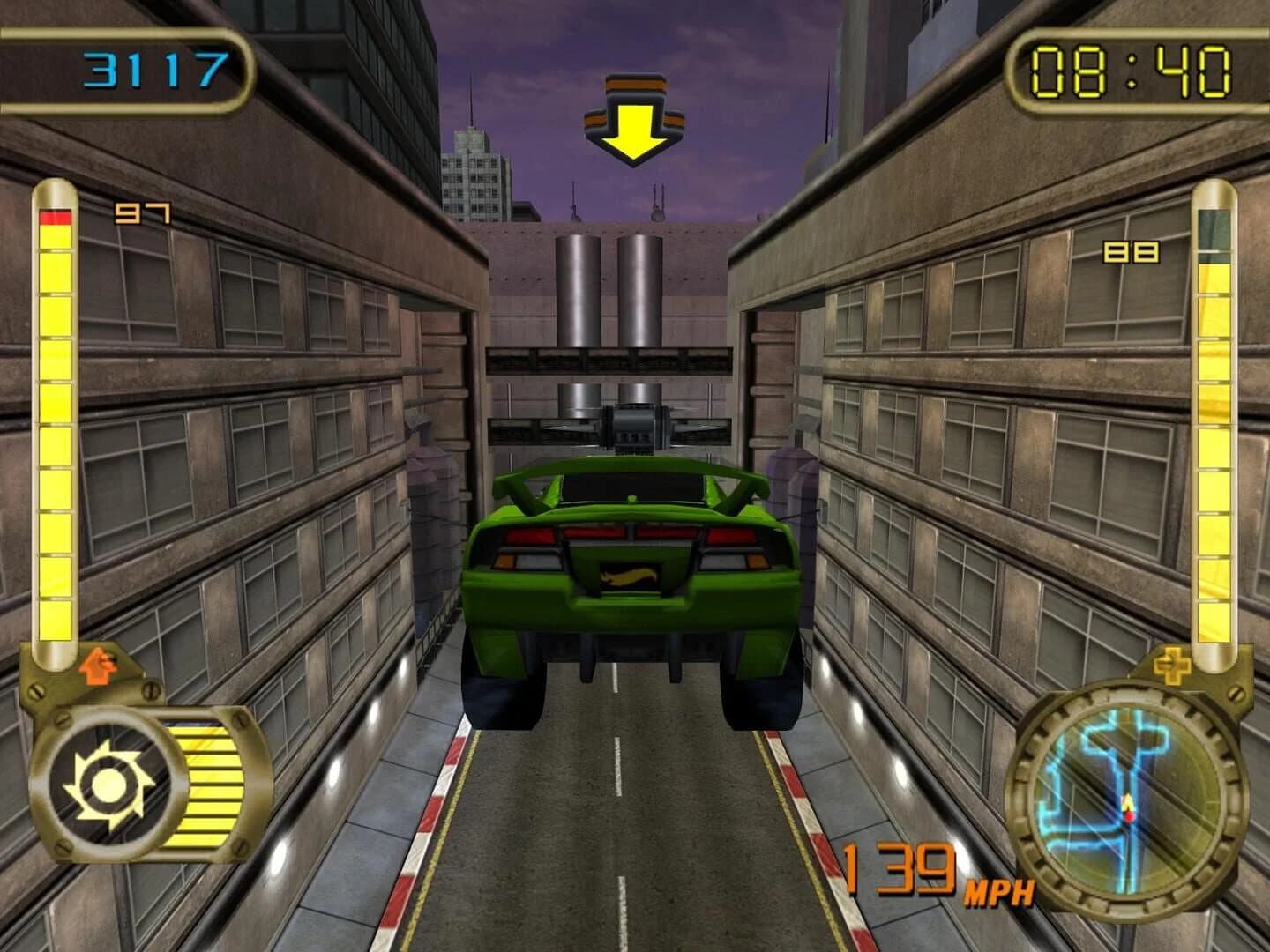Select the opponent health label showing 88

coord(1132,254)
